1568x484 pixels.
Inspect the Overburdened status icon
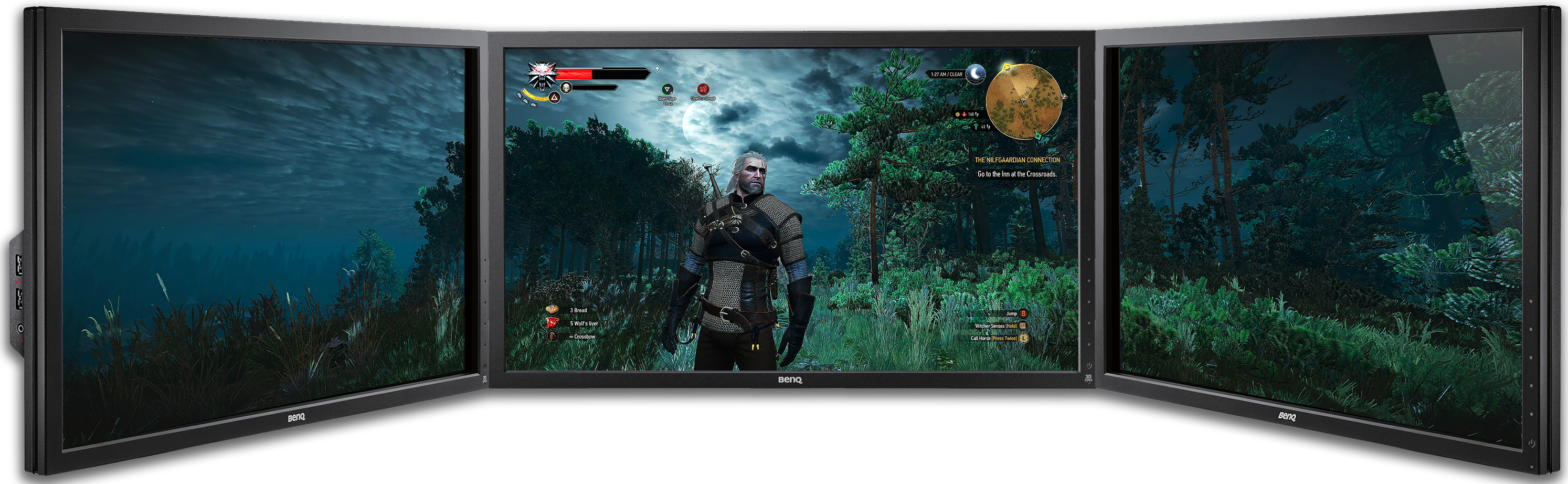(x=703, y=89)
